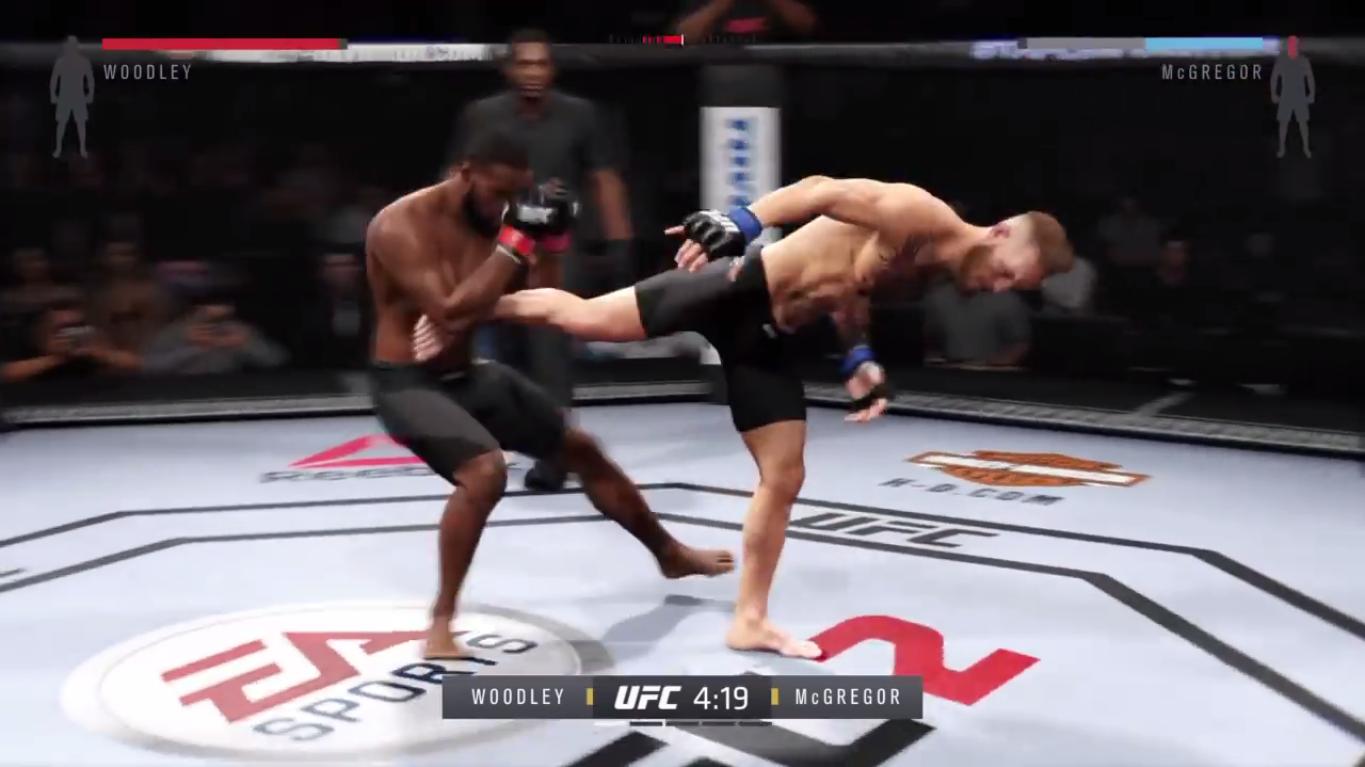Viewport: 1365px width, 767px height.
Task: Click the UFC logo in the bottom info bar
Action: click(649, 697)
